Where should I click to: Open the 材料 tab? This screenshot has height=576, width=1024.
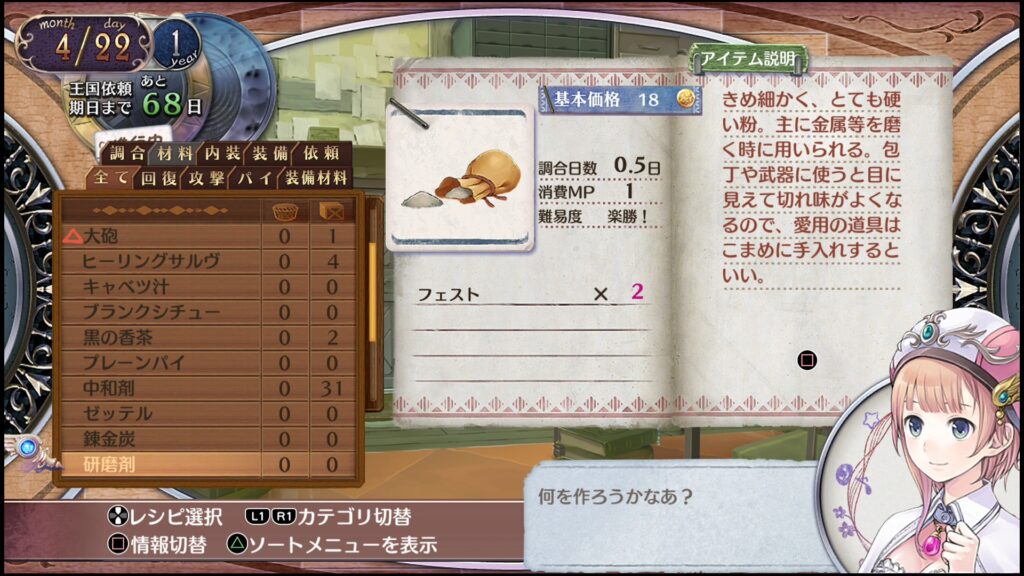pos(175,153)
